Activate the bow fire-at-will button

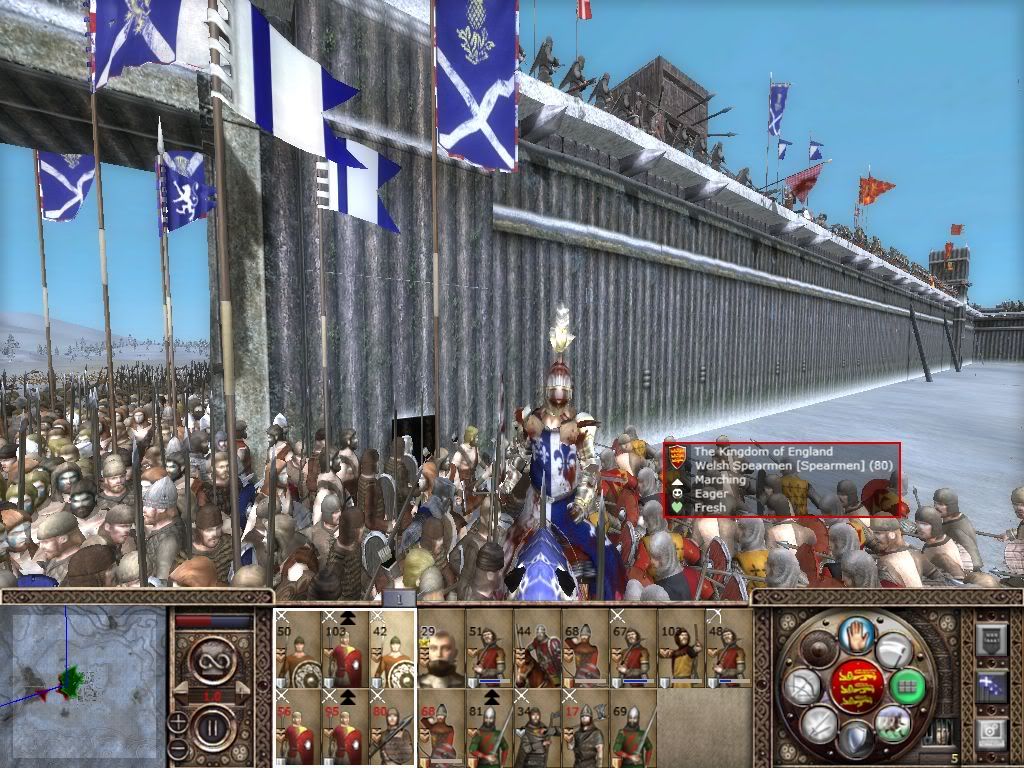804,686
